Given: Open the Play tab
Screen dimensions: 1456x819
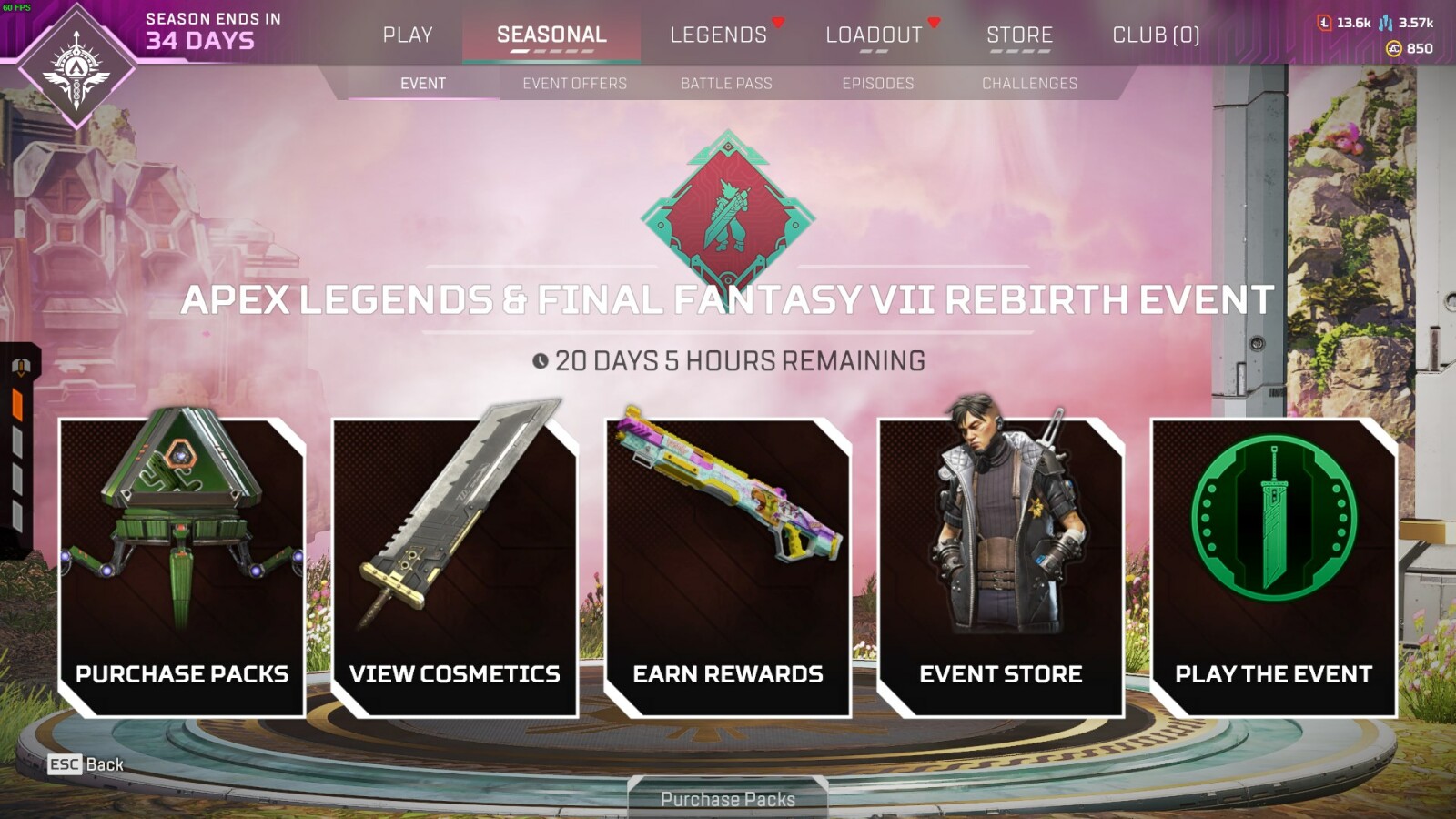Looking at the screenshot, I should tap(407, 35).
